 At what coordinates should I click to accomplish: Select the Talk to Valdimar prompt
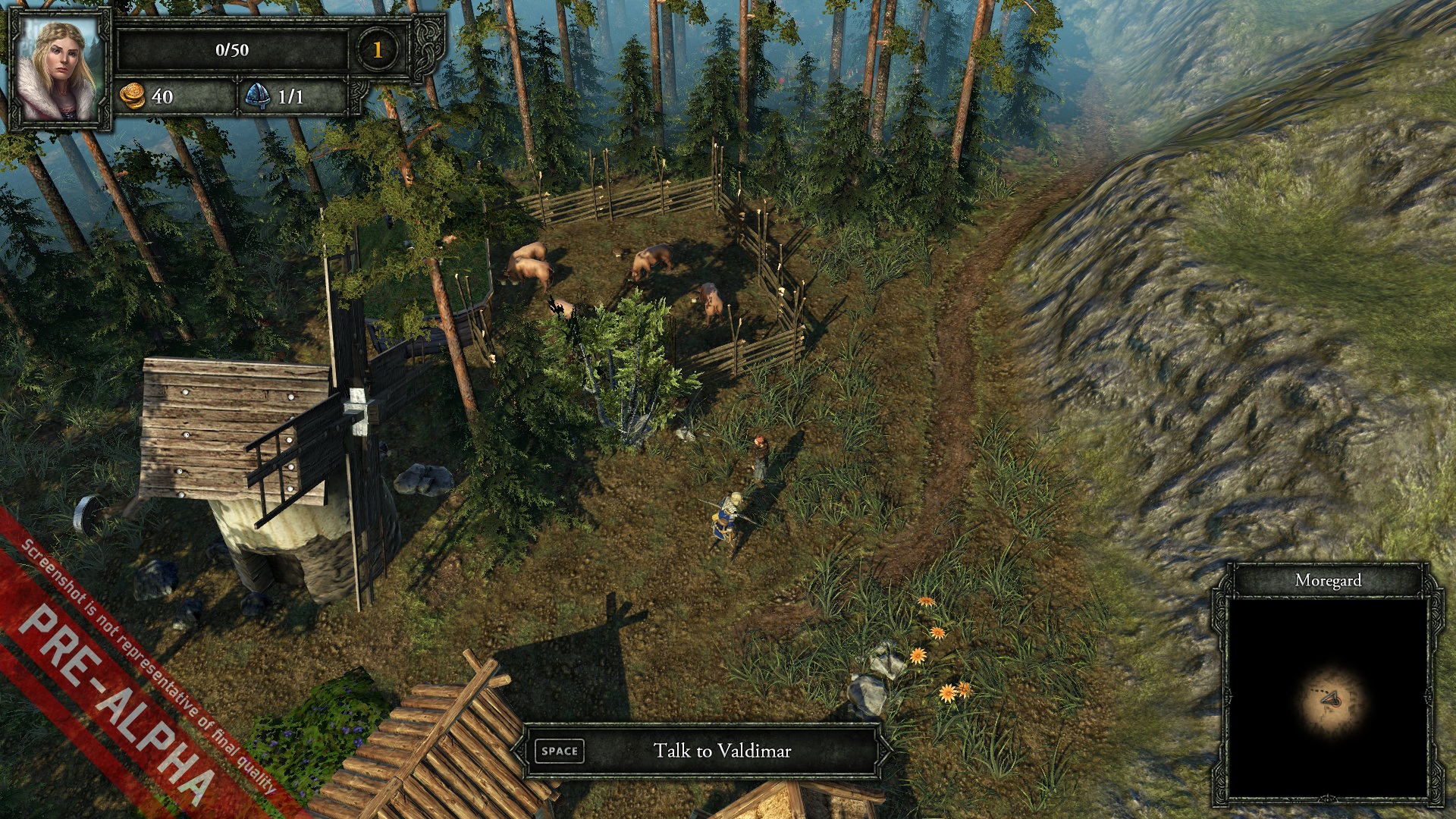[701, 751]
